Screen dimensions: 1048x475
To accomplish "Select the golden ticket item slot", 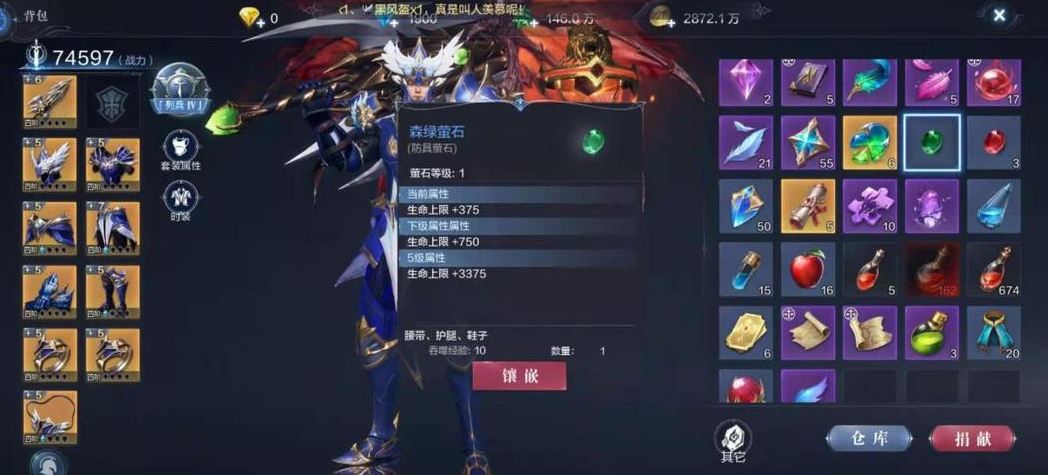I will click(745, 332).
